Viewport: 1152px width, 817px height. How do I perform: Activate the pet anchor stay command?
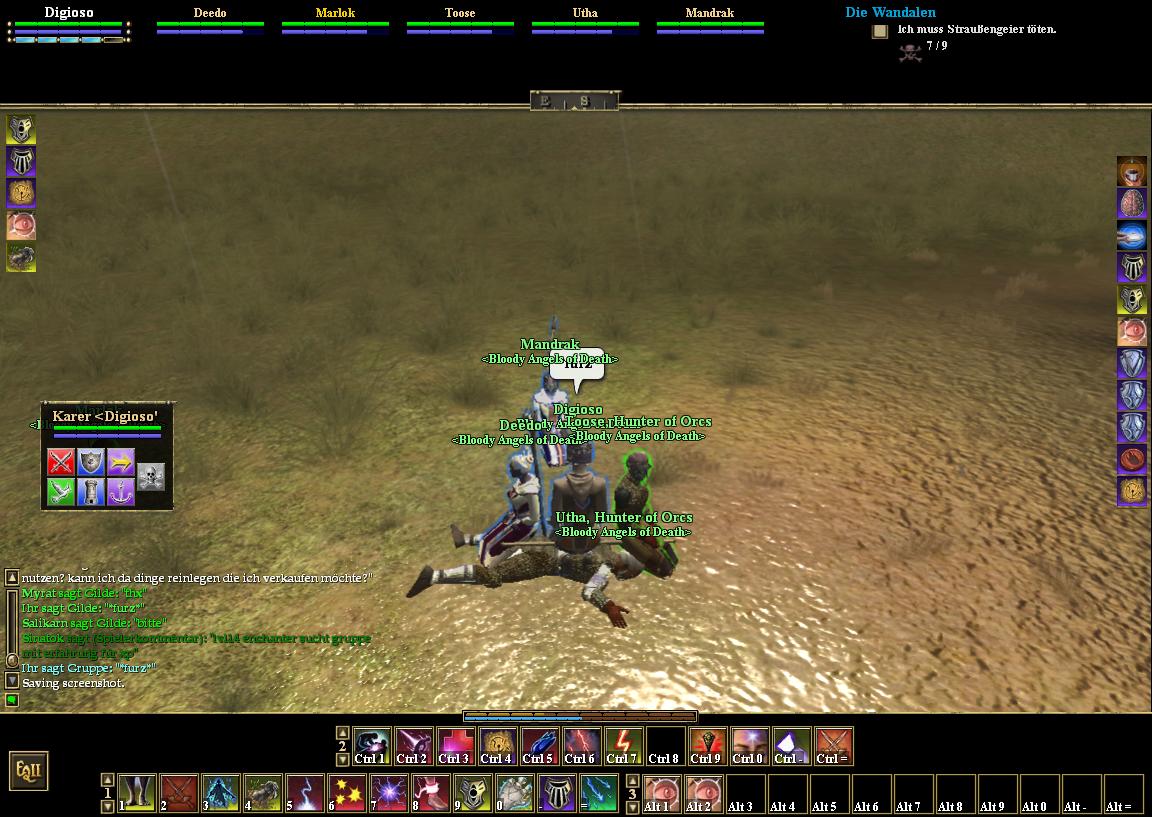121,492
